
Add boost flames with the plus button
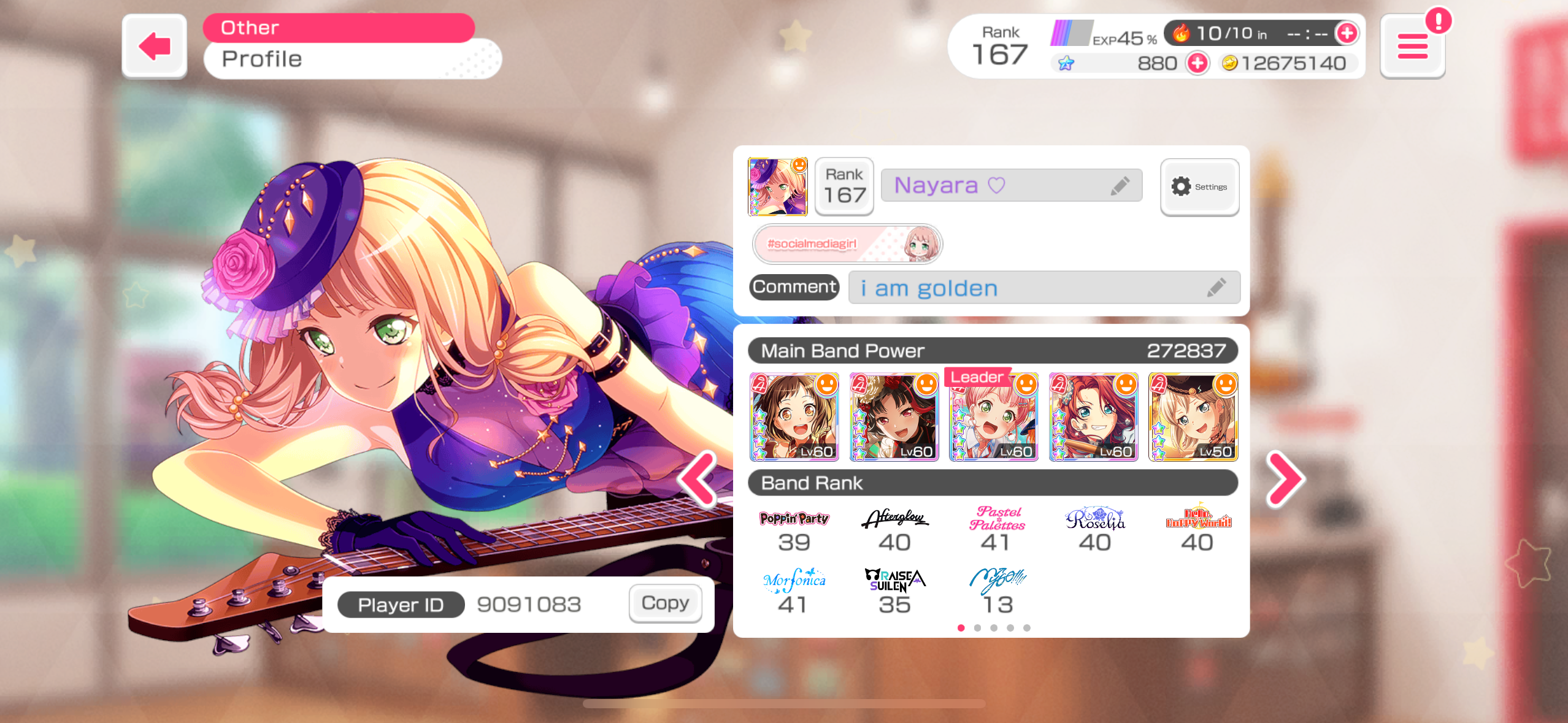pyautogui.click(x=1347, y=33)
